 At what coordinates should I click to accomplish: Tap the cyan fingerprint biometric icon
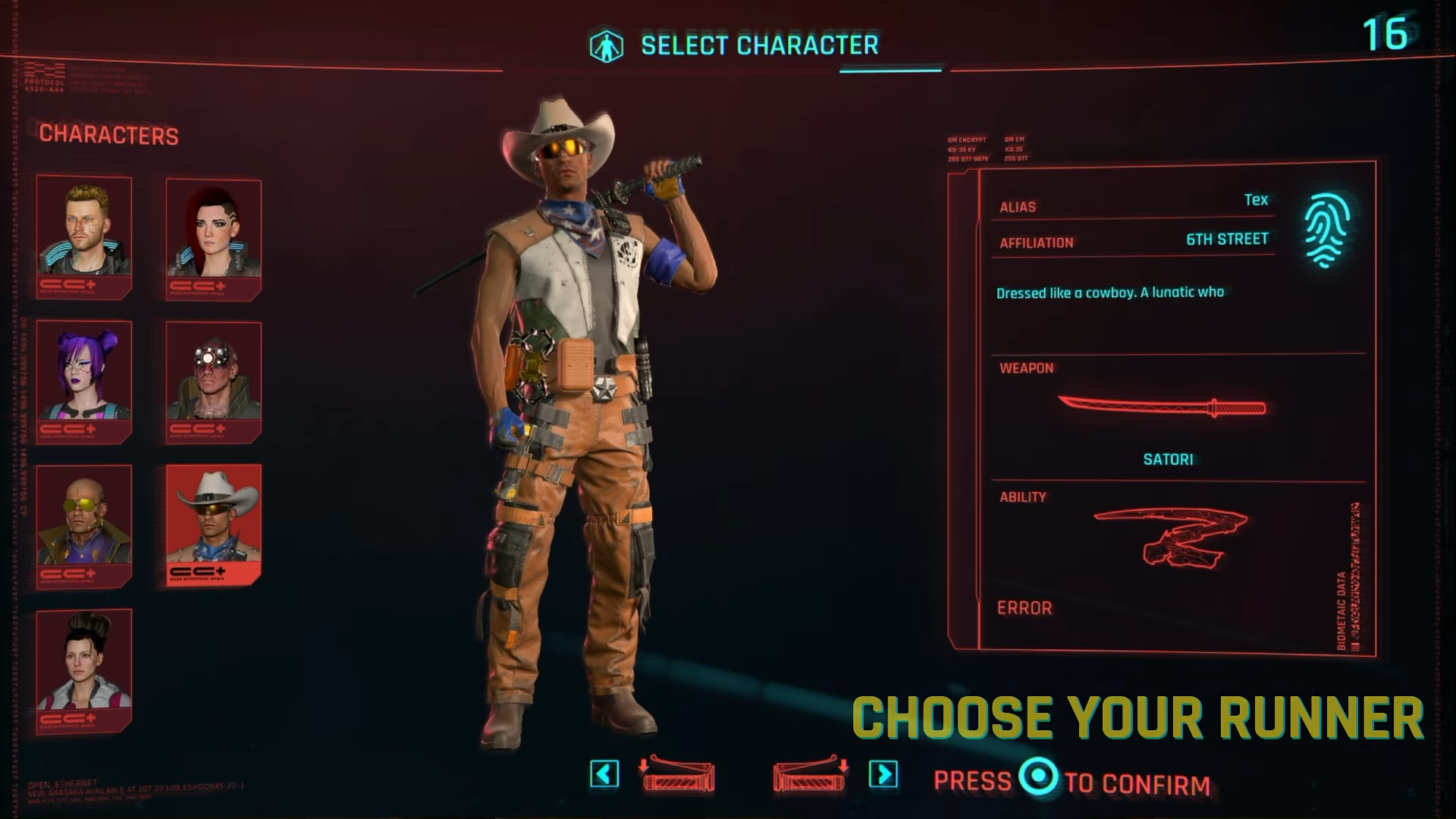(x=1327, y=231)
